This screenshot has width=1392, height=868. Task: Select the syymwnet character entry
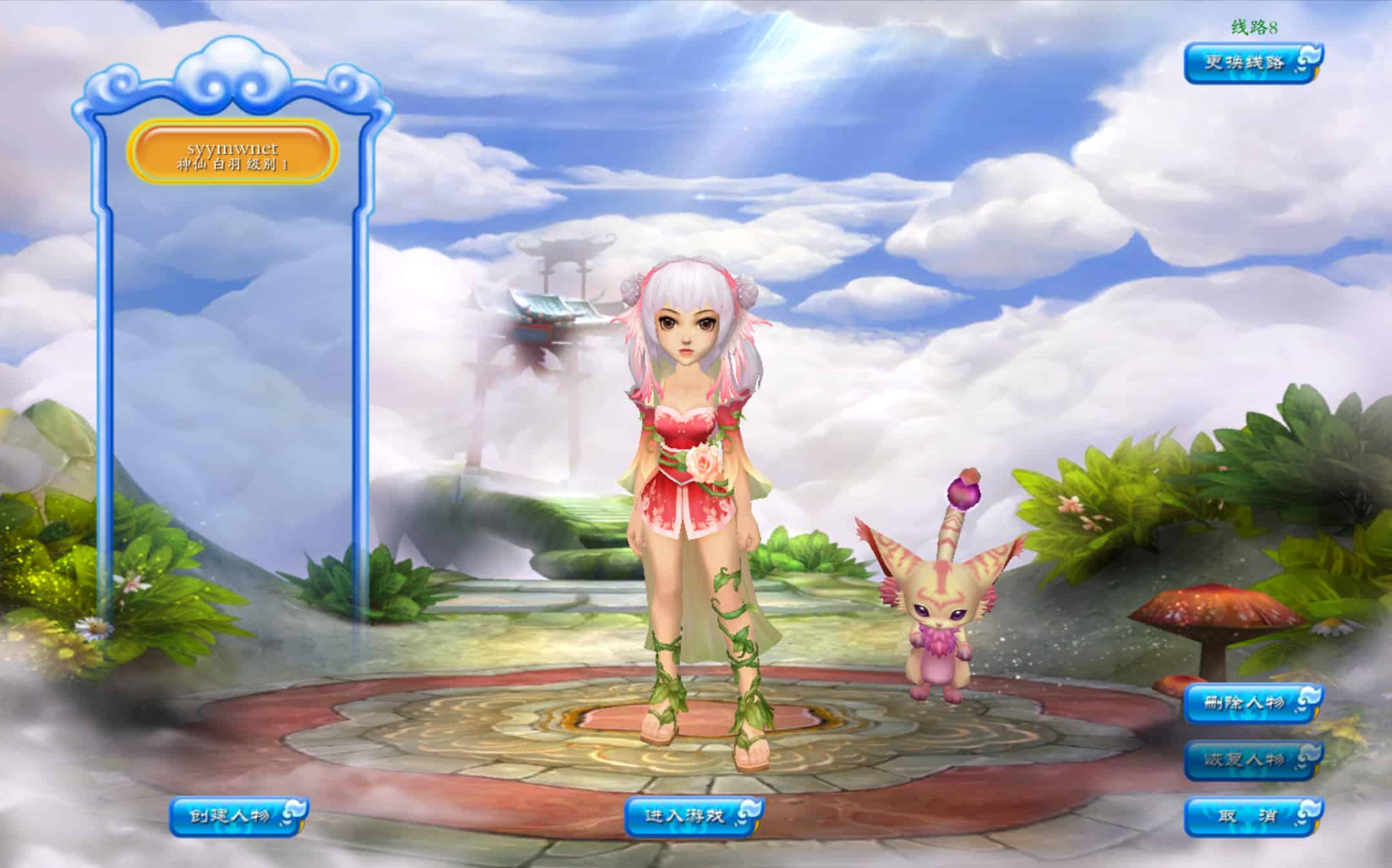point(232,153)
